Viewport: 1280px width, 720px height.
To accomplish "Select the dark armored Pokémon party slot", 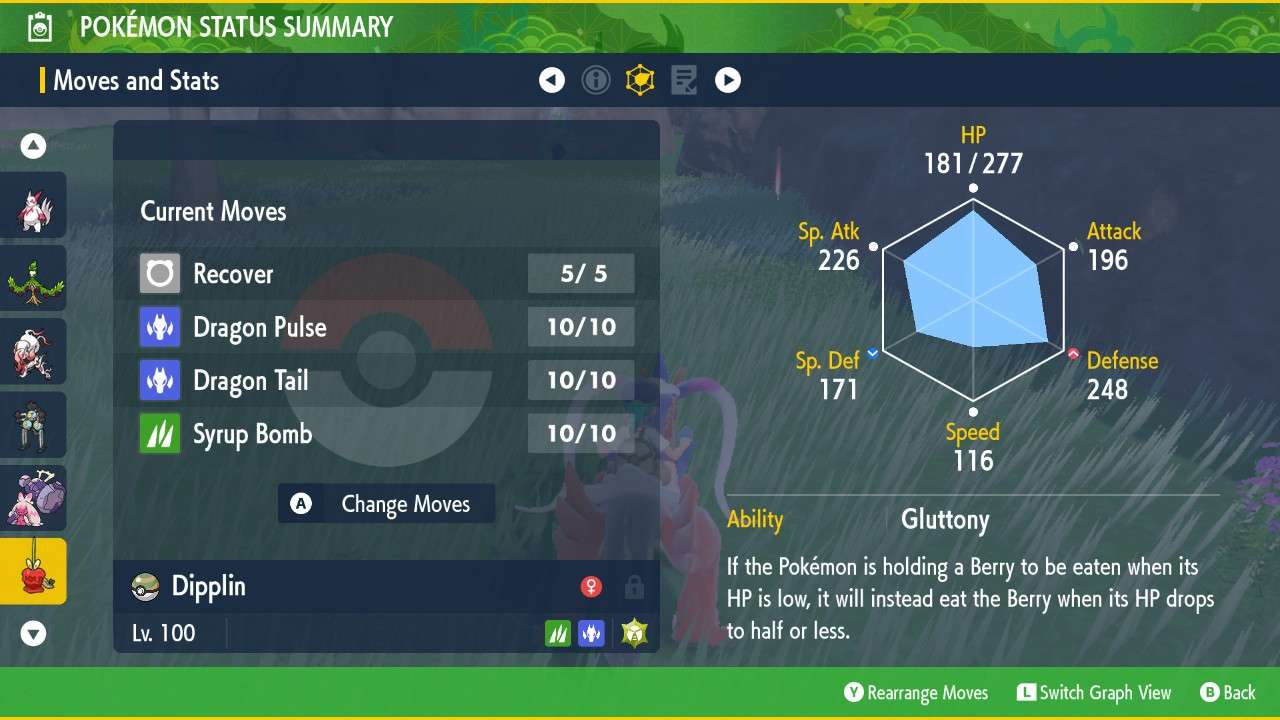I will point(34,425).
